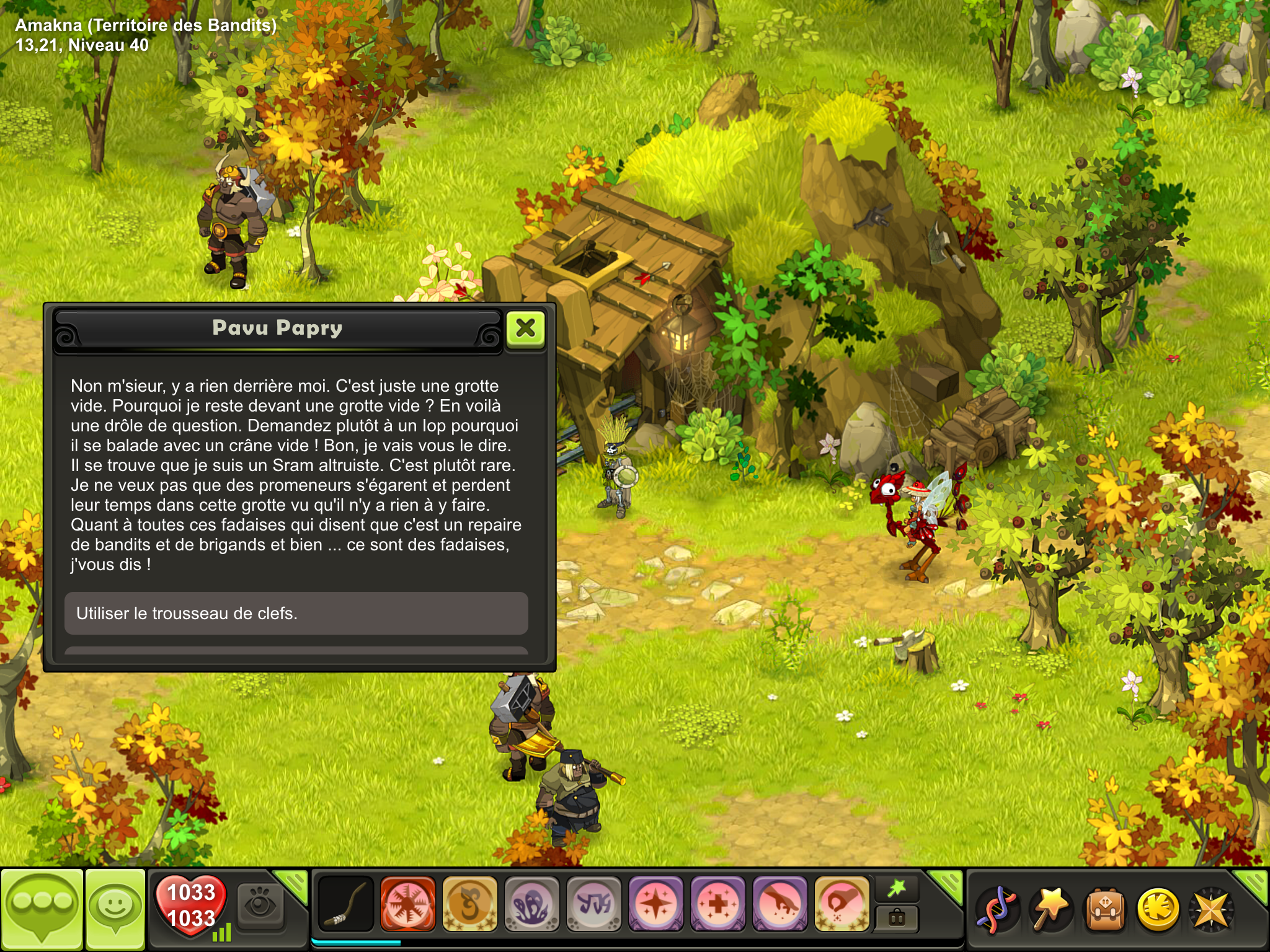Cast the gold-framed sprinkling hand spell
This screenshot has height=952, width=1270.
[841, 904]
